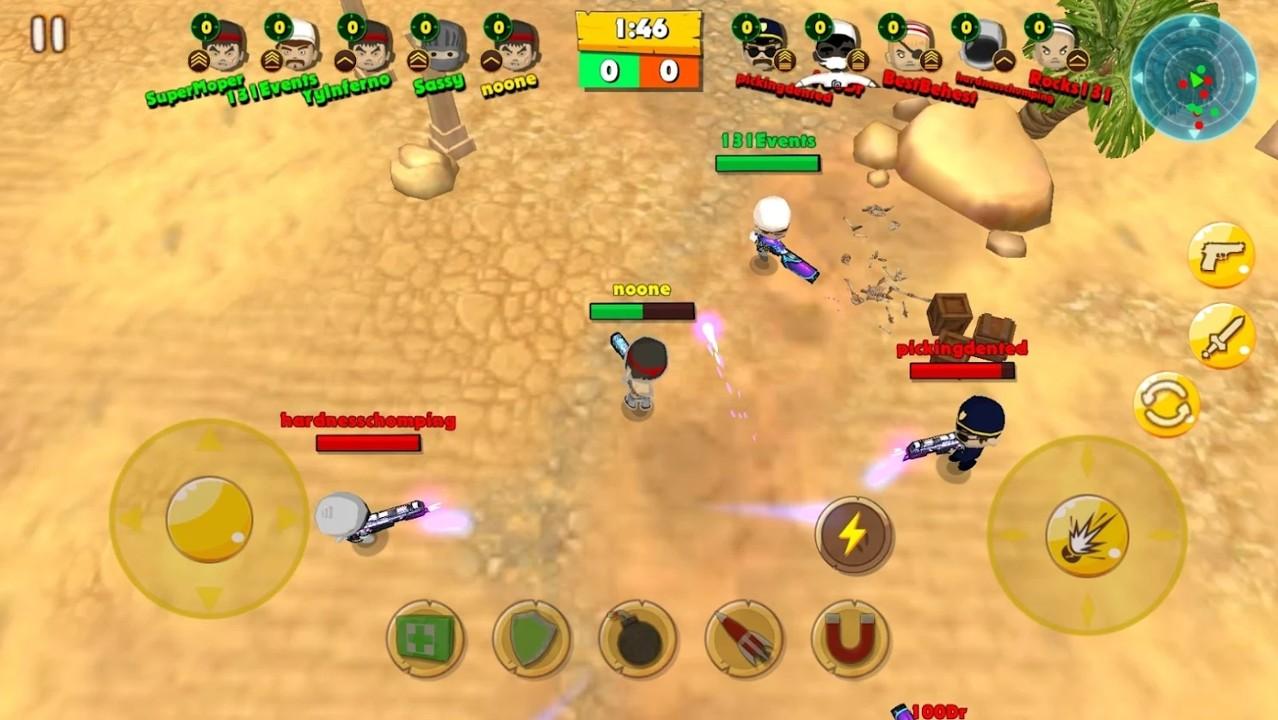Screen dimensions: 1278x720
Task: Tap the yellow movement joystick knob
Action: tap(209, 518)
